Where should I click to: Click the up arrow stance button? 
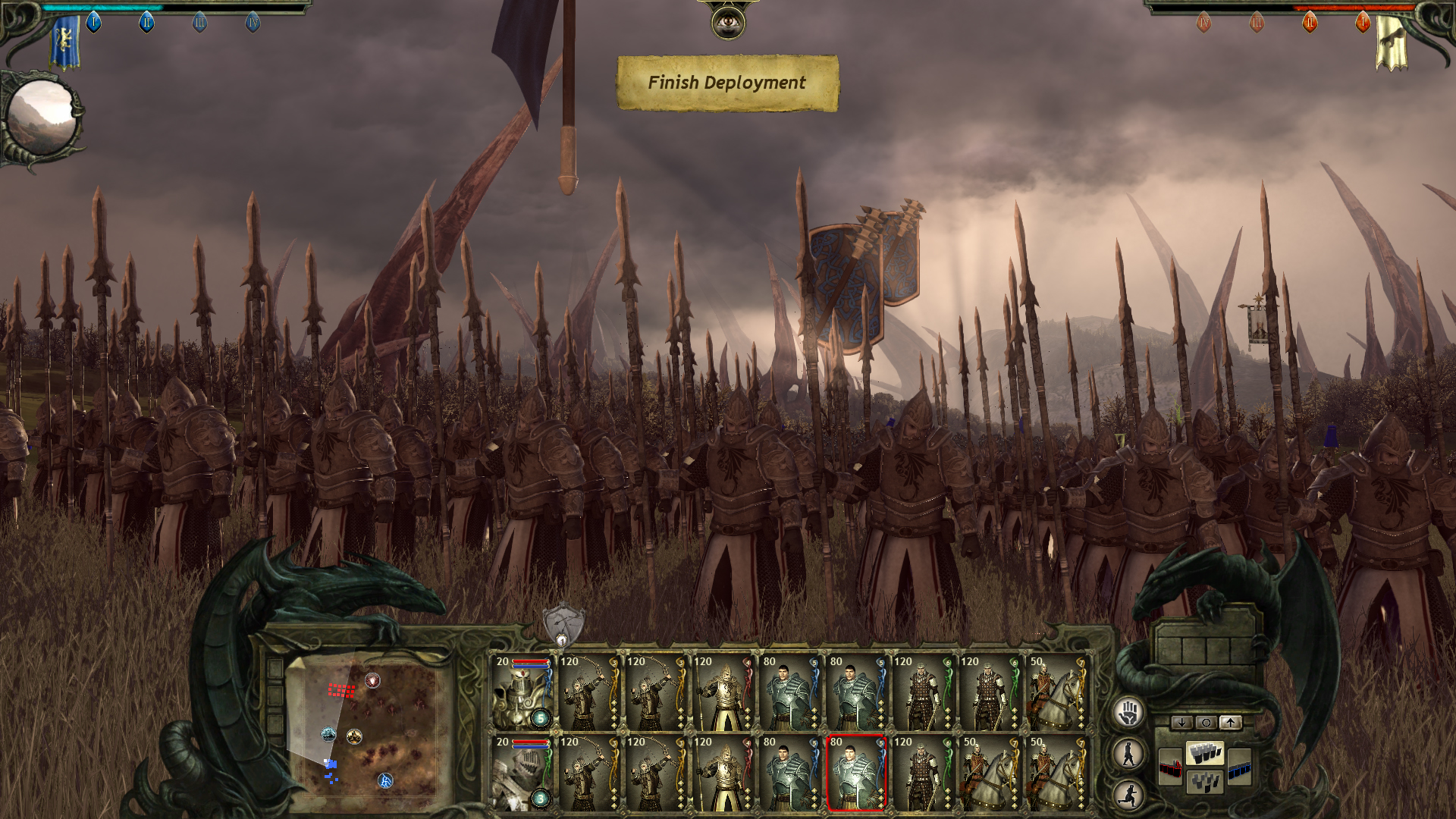pos(1230,723)
